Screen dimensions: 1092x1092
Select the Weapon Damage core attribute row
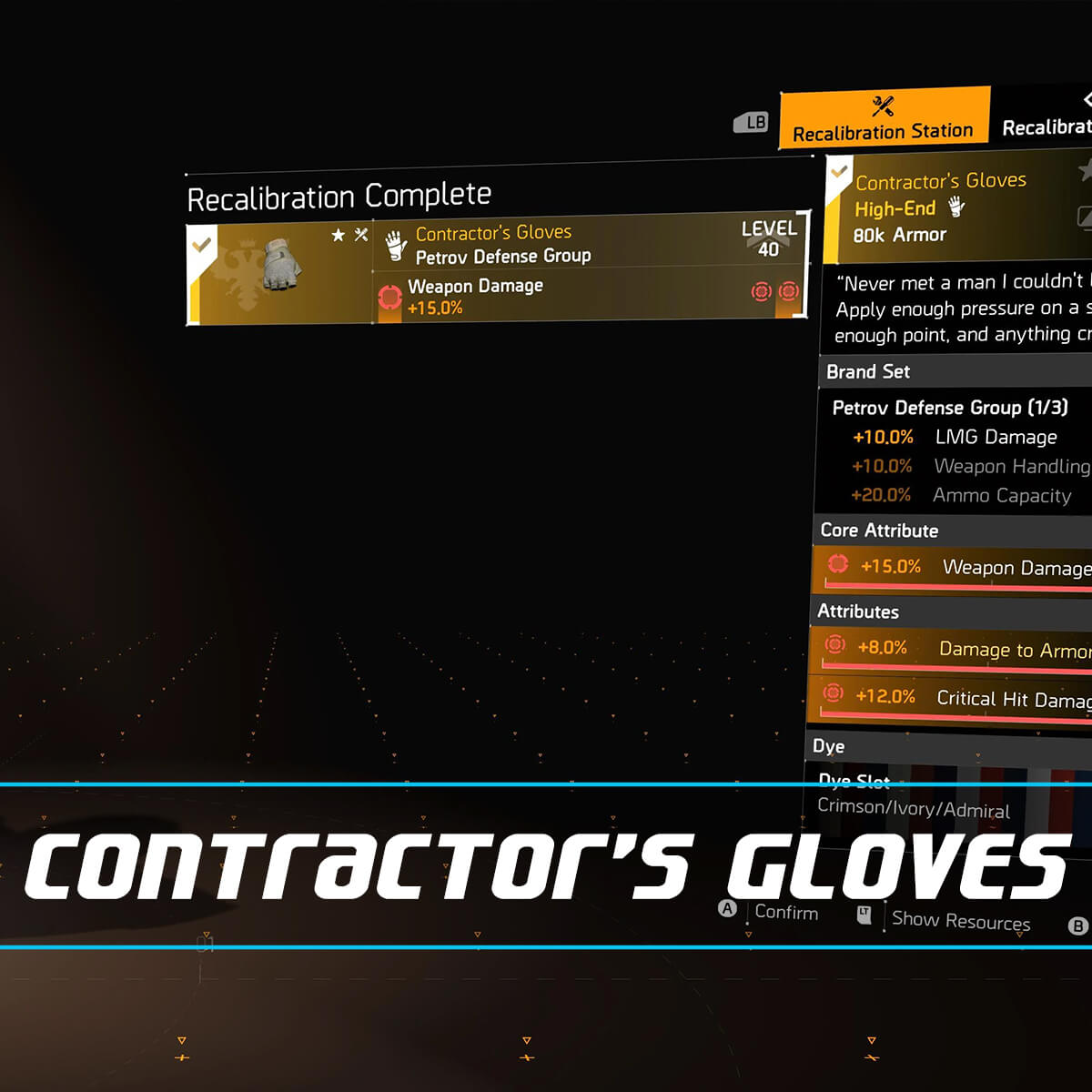coord(954,568)
